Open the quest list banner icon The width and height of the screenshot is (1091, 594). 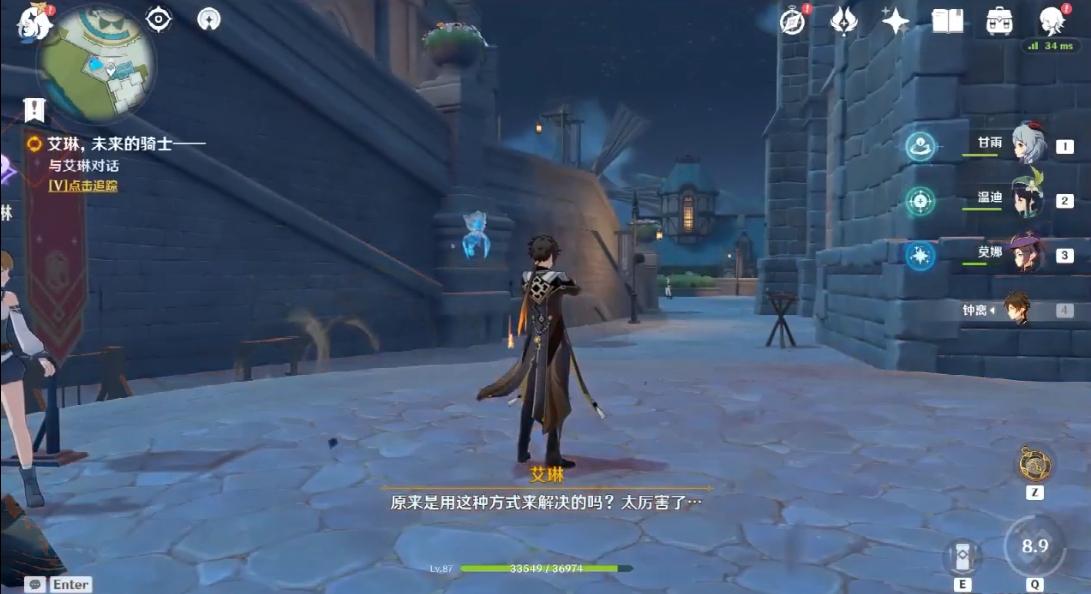tap(35, 109)
